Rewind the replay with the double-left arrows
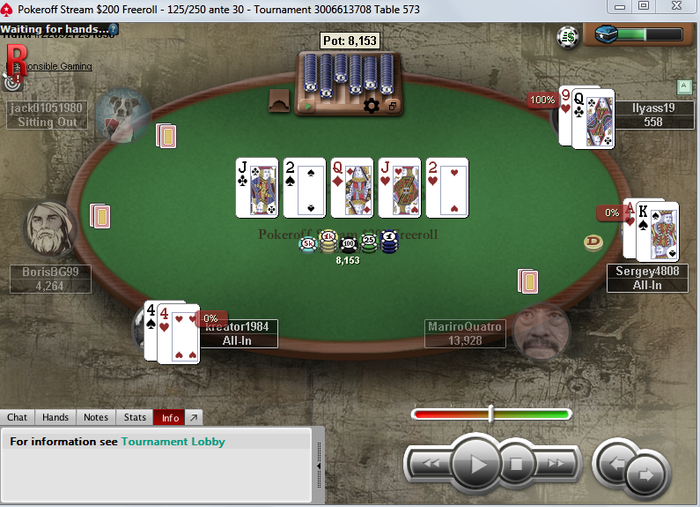Image resolution: width=700 pixels, height=507 pixels. click(431, 464)
